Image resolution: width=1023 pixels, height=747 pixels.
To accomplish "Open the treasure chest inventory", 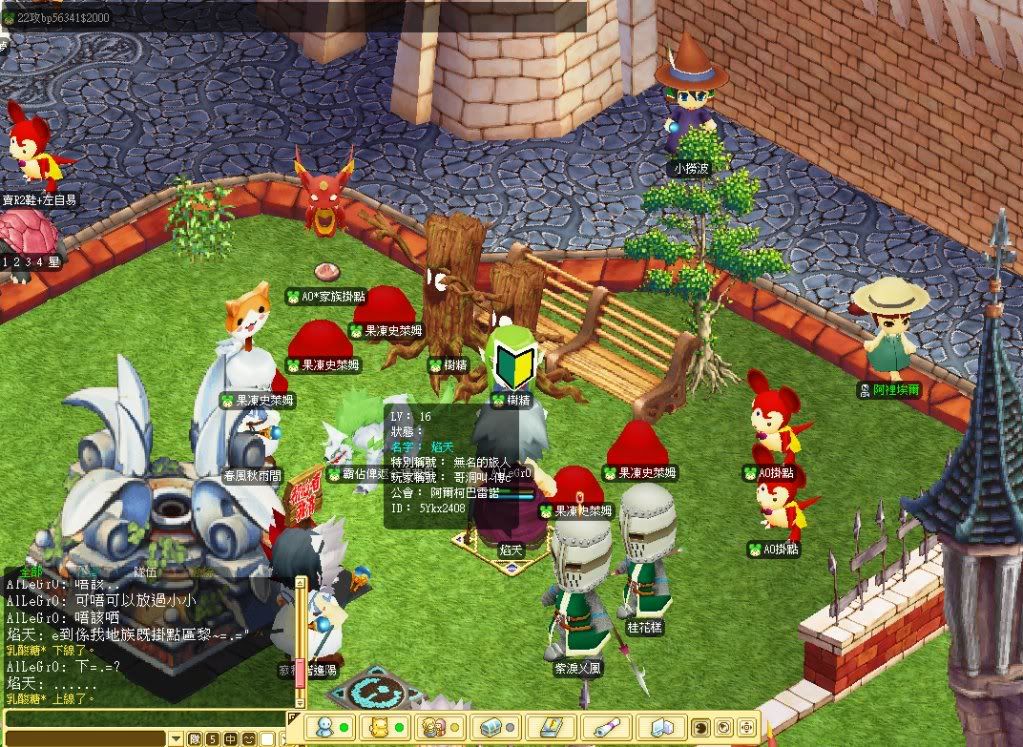I will click(x=492, y=727).
